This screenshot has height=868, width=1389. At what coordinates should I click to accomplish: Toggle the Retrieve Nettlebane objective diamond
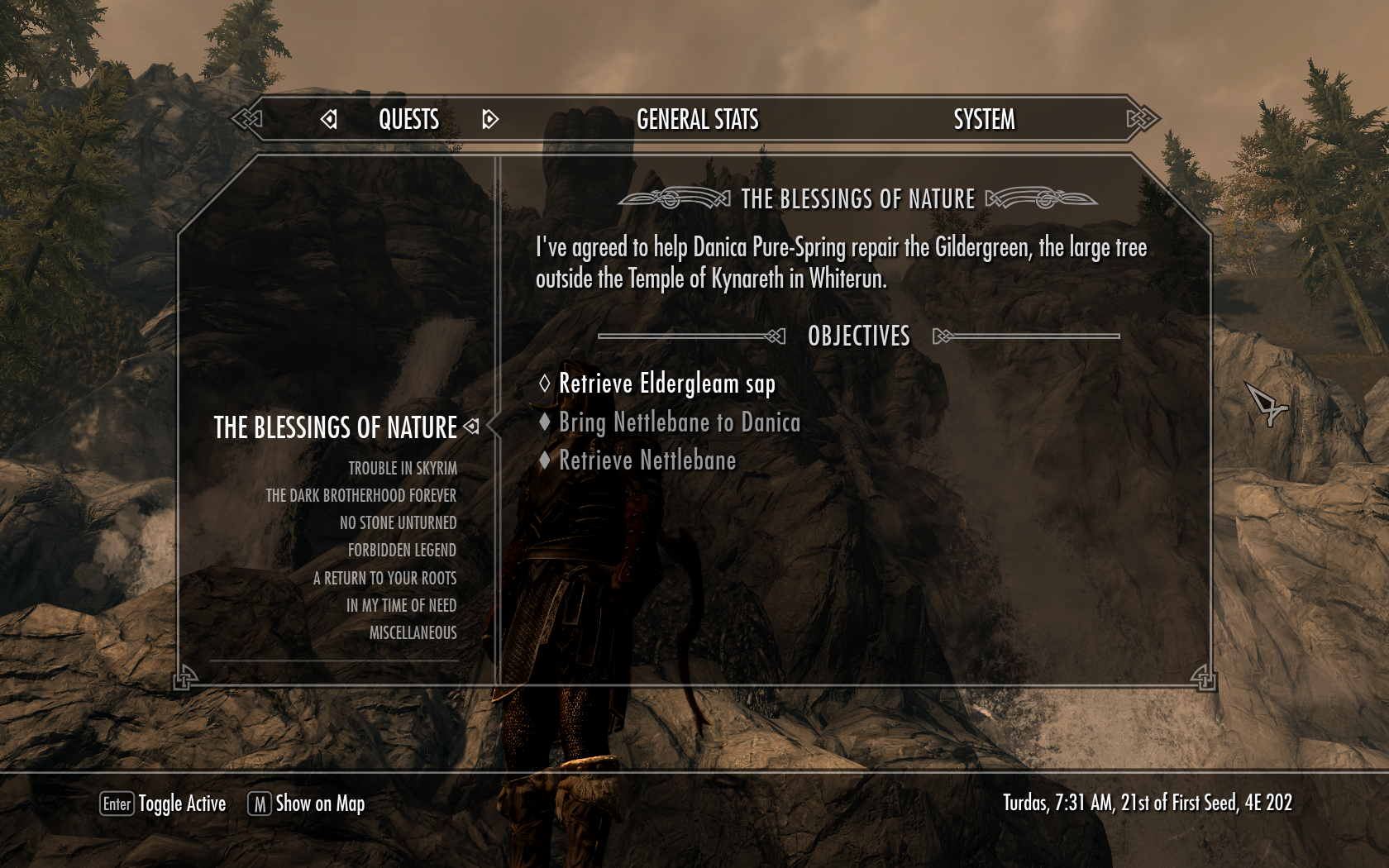pos(546,460)
